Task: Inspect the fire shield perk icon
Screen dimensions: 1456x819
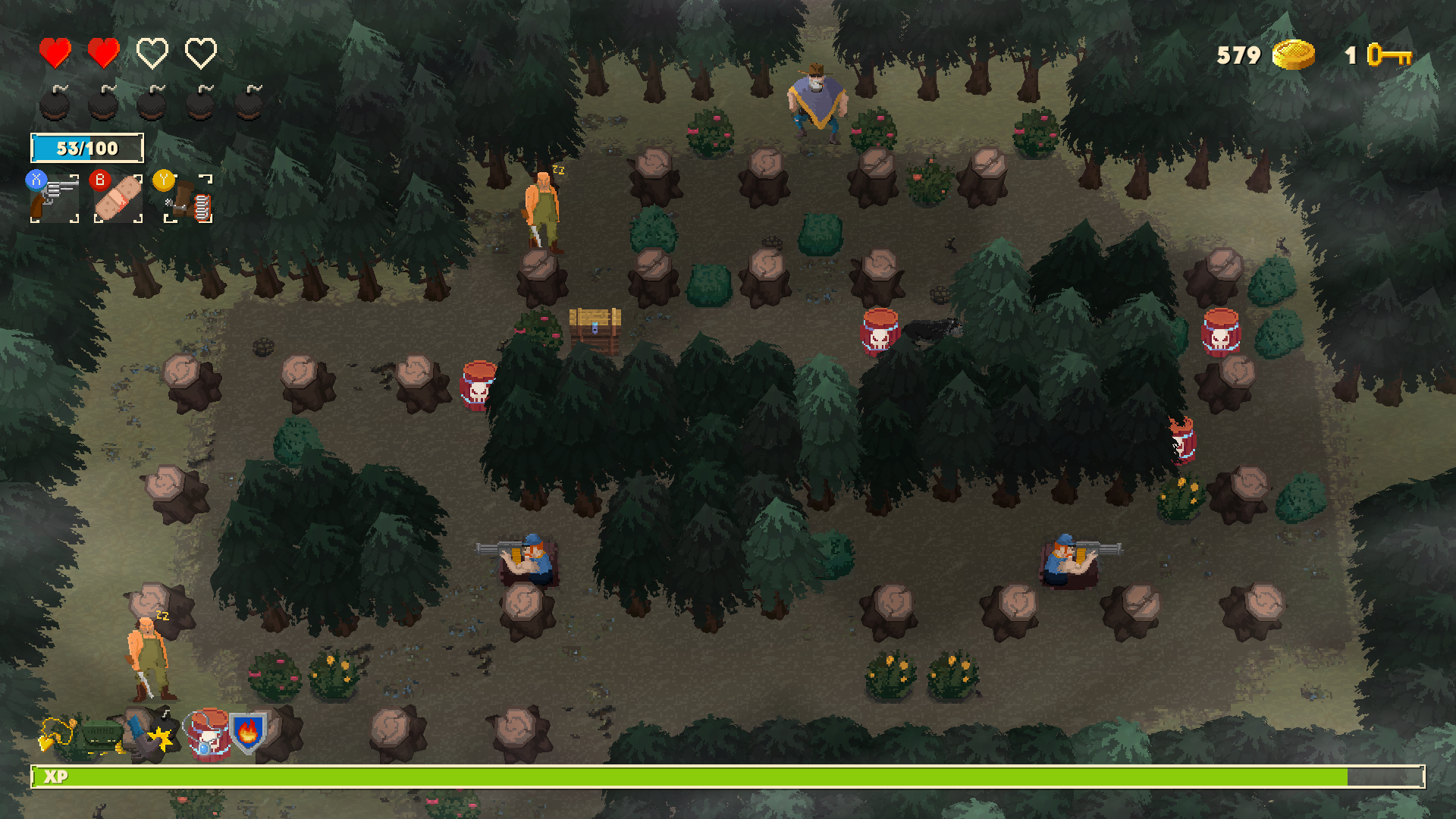Action: pyautogui.click(x=248, y=733)
